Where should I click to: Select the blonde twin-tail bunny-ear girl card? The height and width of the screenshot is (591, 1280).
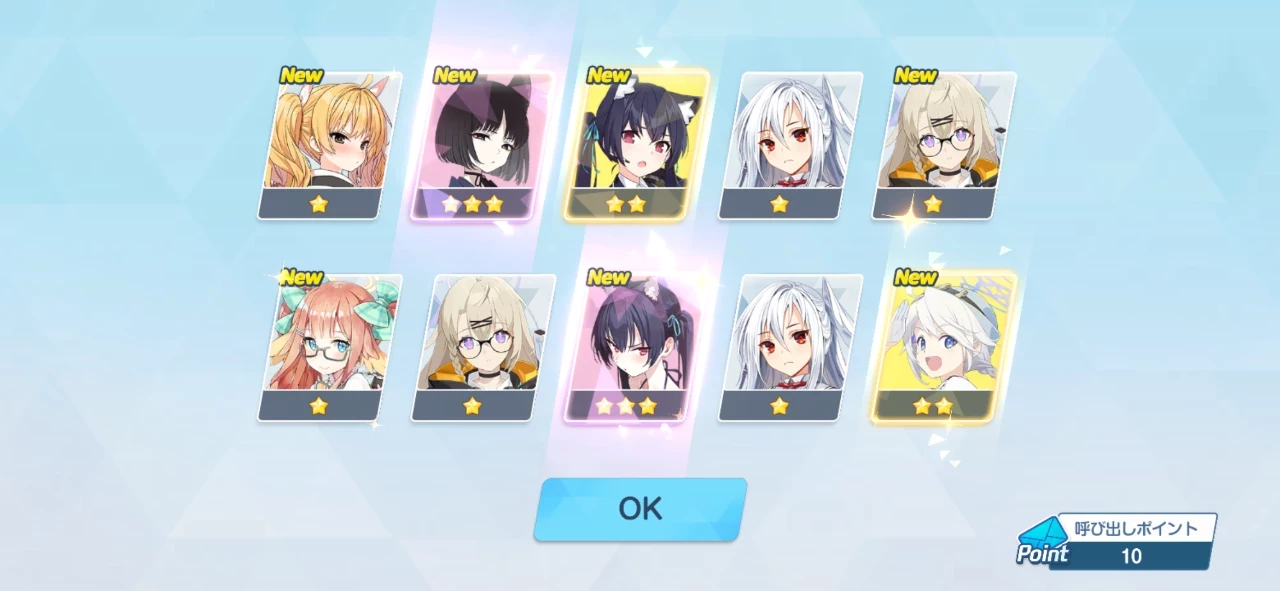point(329,144)
